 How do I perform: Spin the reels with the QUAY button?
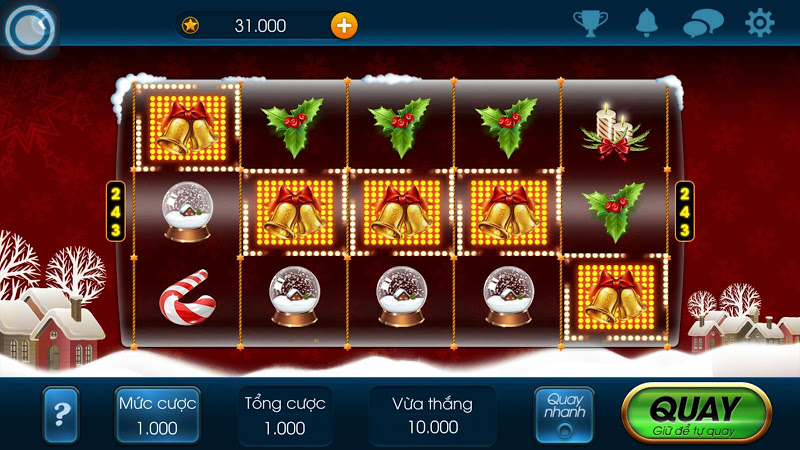pos(696,413)
